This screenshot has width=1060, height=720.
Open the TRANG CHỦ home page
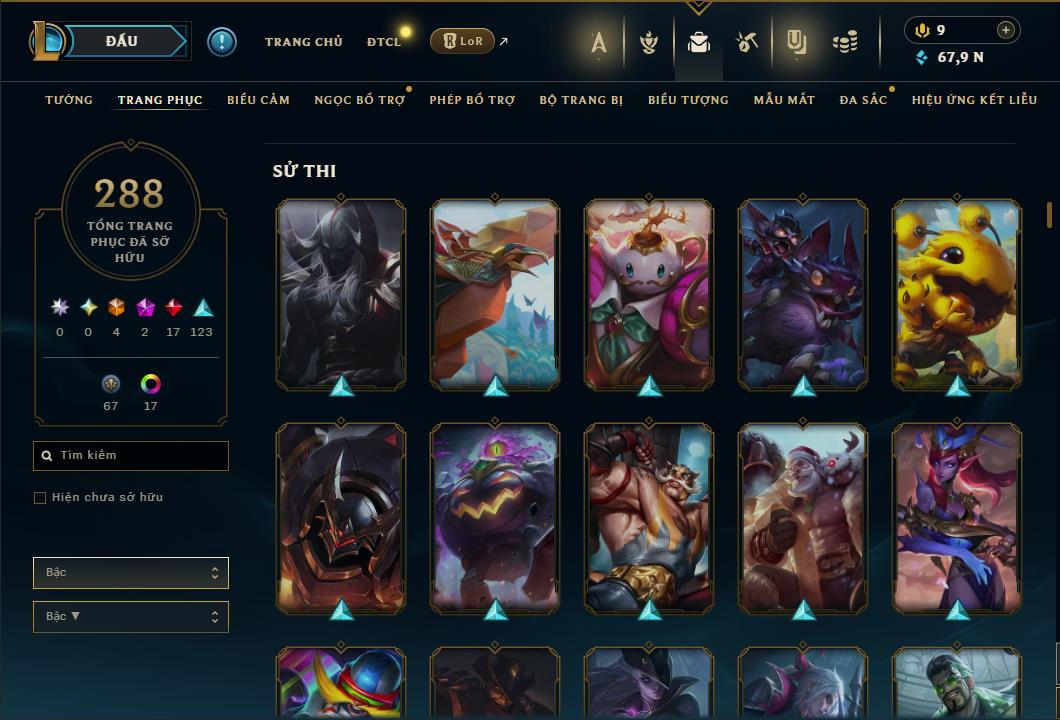click(303, 42)
